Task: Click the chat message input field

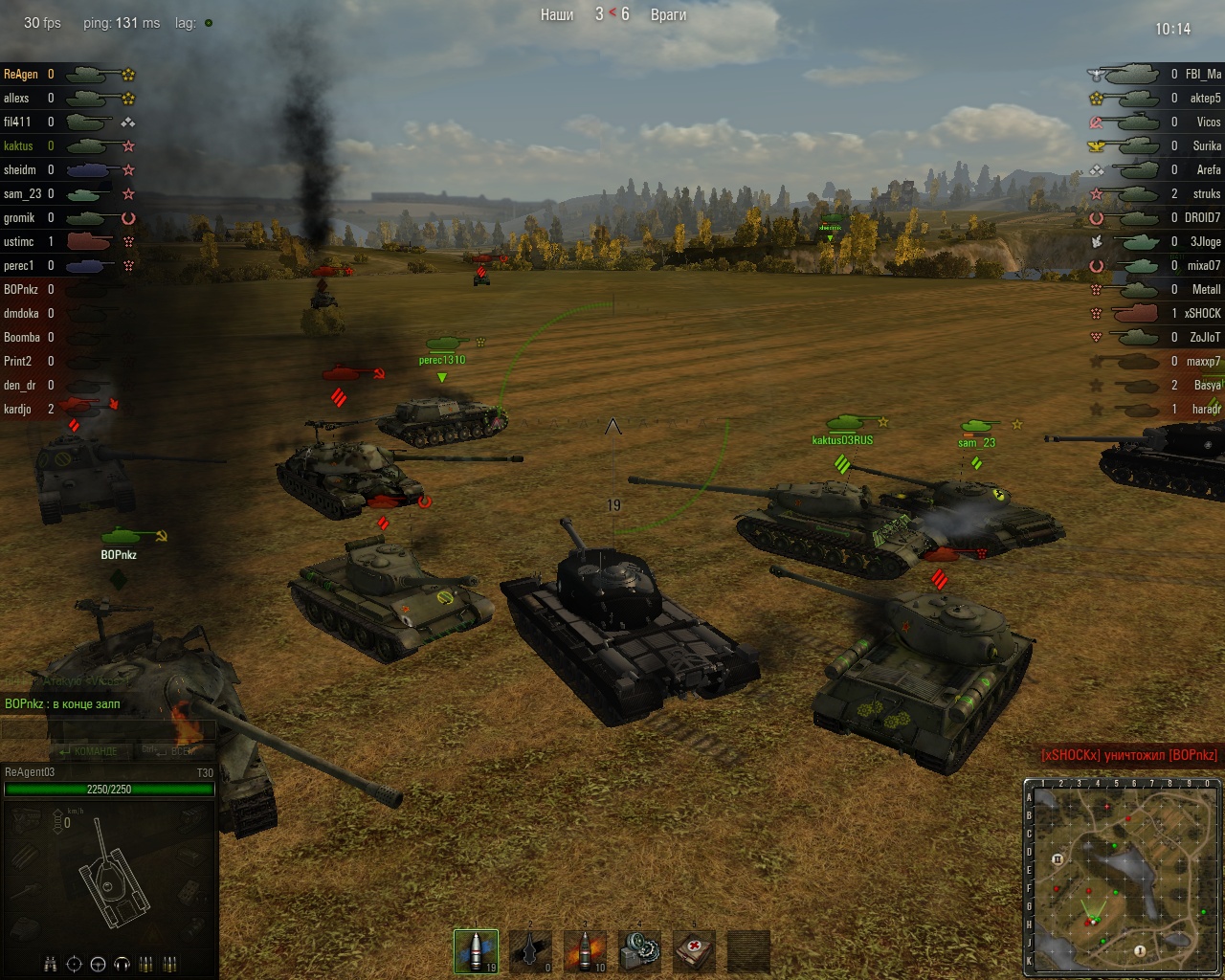Action: (x=107, y=729)
